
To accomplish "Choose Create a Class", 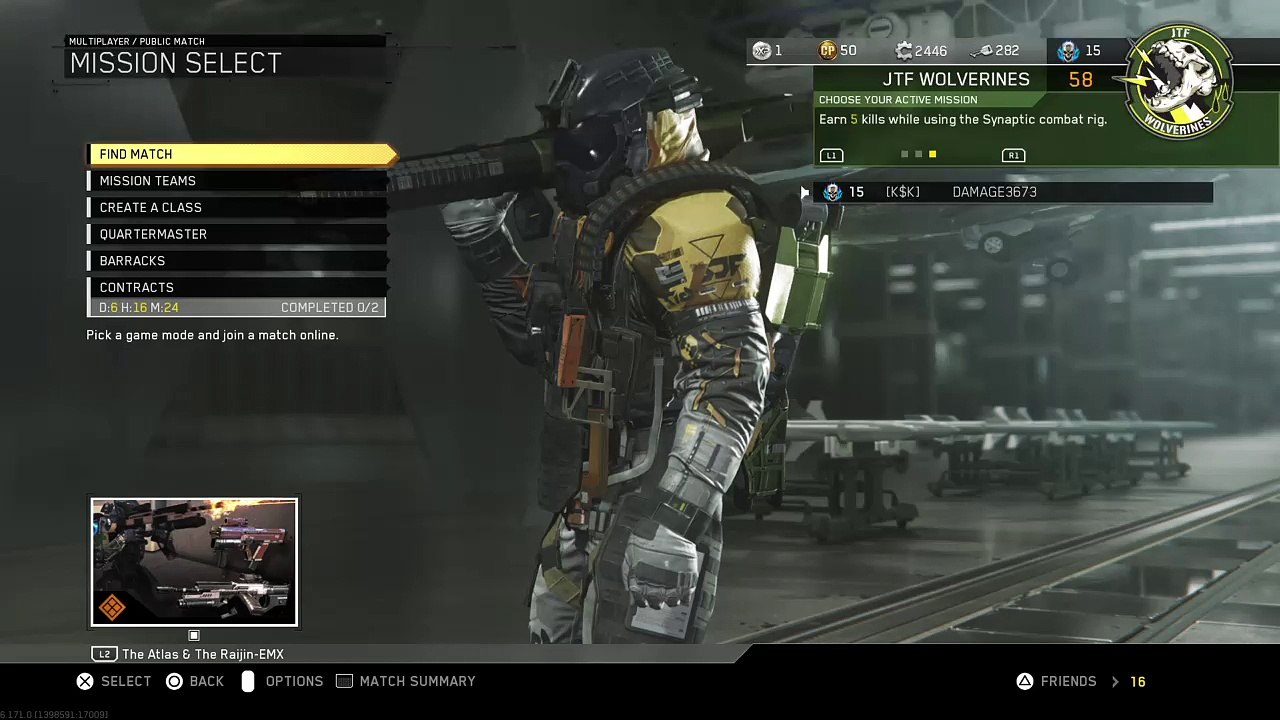I will [238, 208].
